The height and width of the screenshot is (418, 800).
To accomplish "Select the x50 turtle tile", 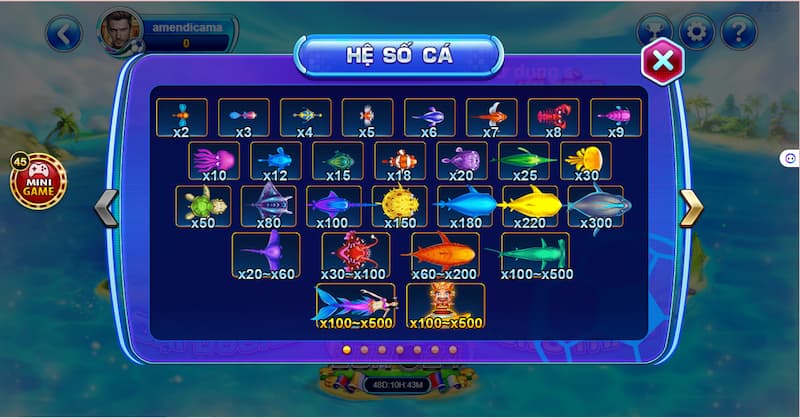I will click(x=203, y=207).
